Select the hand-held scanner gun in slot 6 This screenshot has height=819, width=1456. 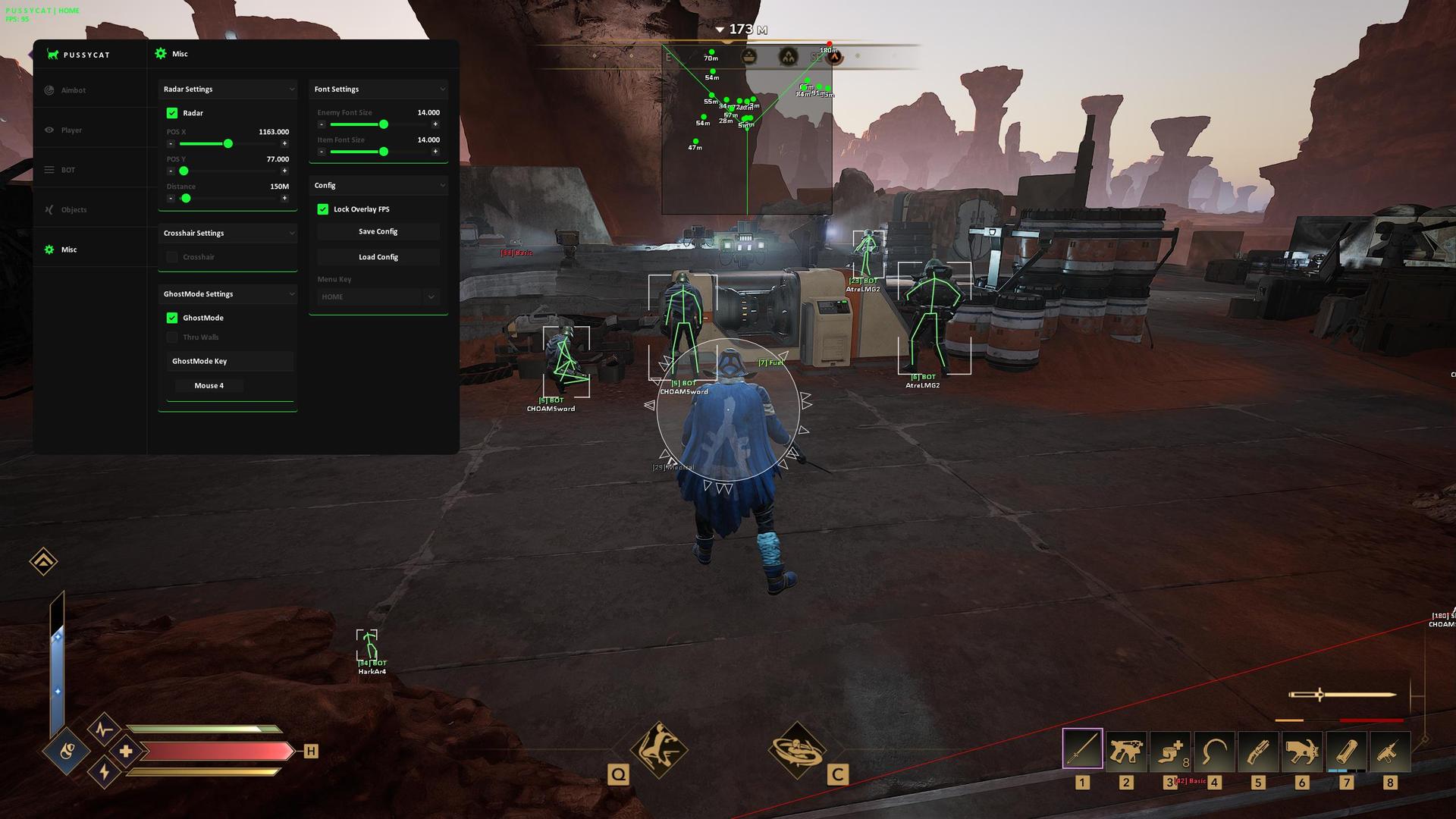[1302, 750]
